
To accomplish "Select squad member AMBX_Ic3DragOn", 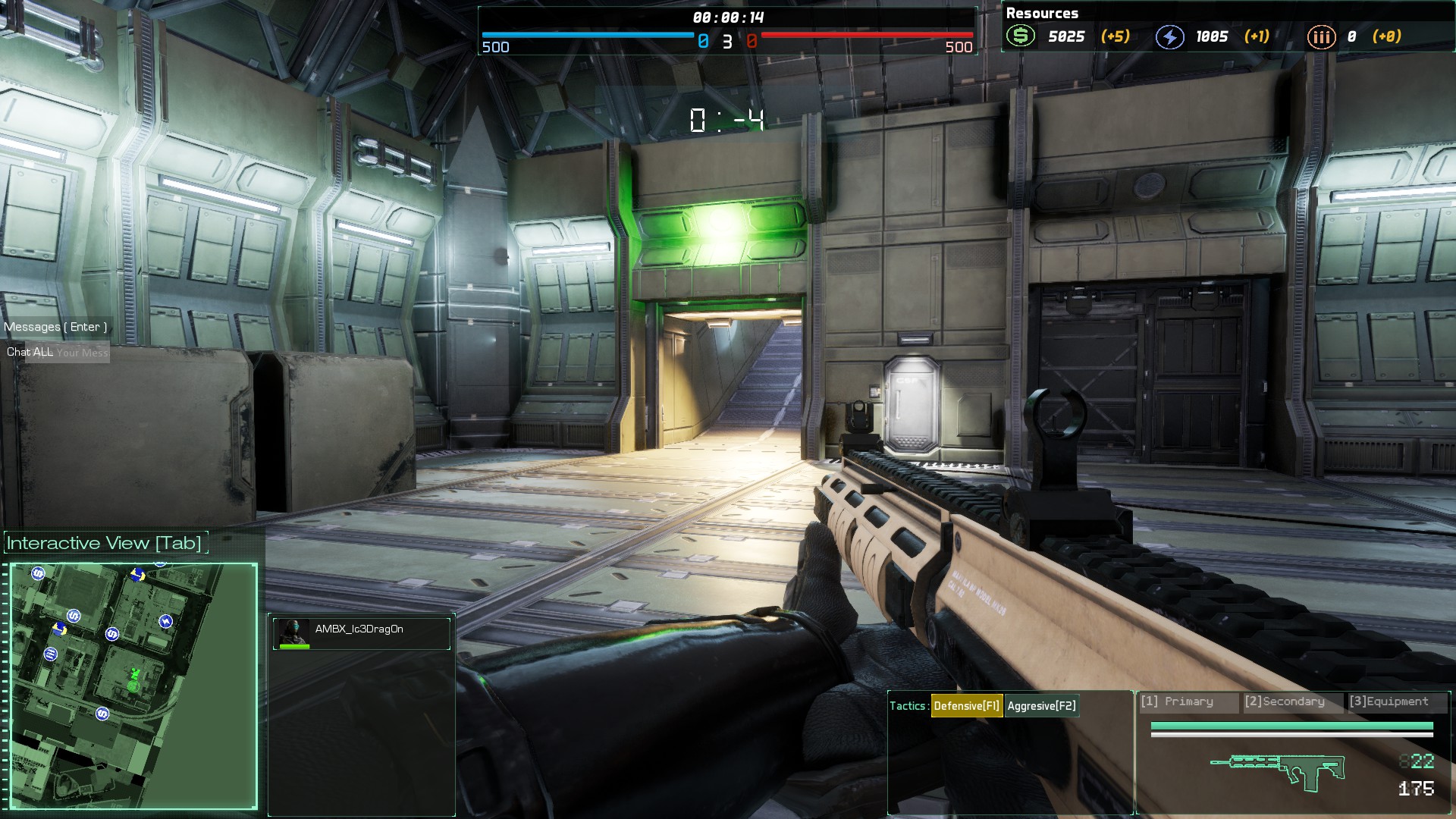I will (x=361, y=632).
